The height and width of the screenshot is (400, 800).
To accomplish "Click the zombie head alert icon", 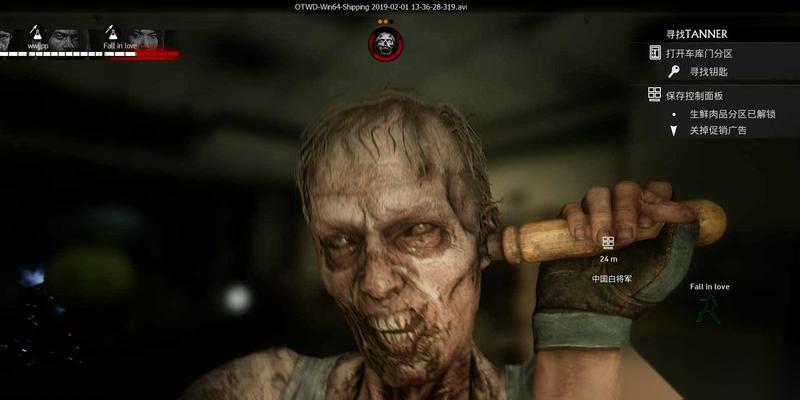I will pyautogui.click(x=384, y=43).
